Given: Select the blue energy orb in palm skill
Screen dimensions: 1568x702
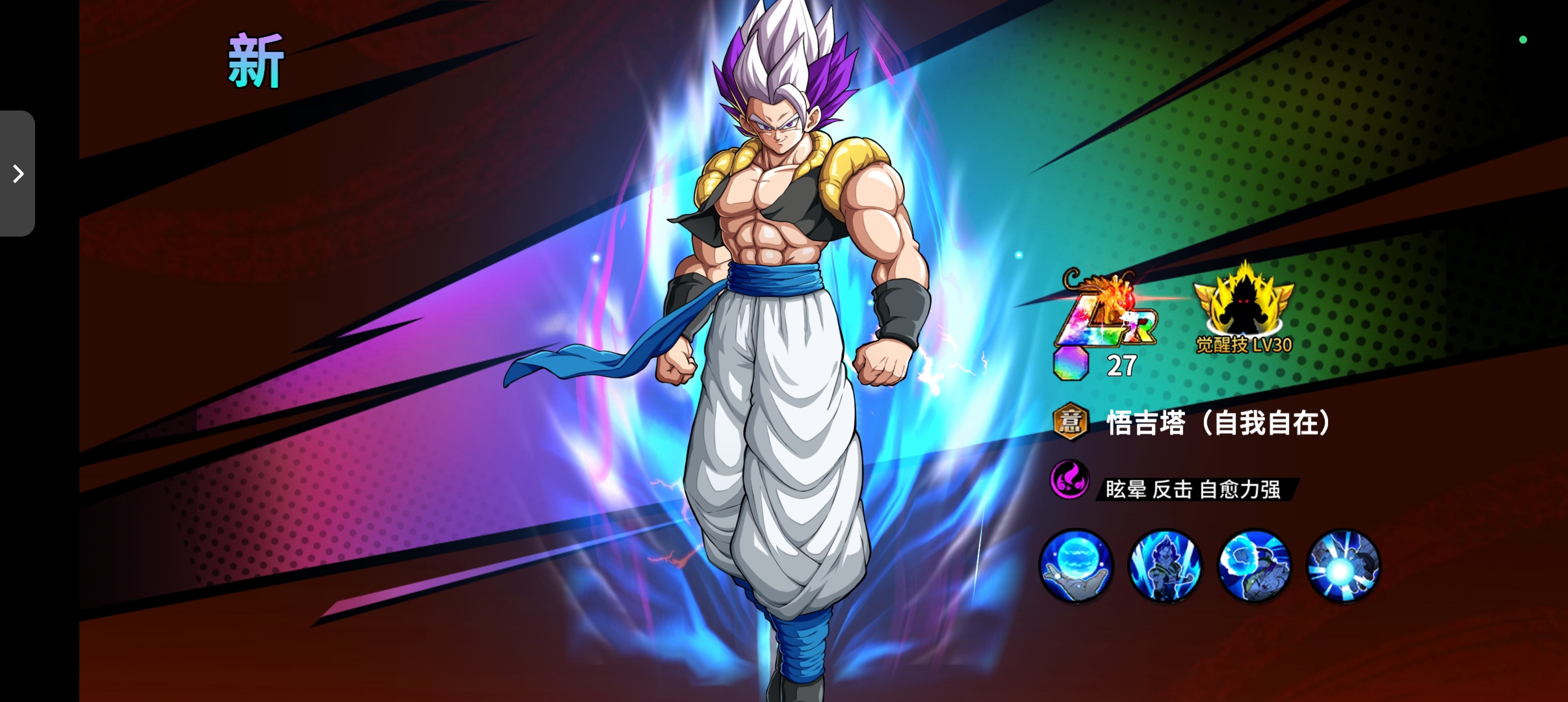Looking at the screenshot, I should [x=1076, y=565].
